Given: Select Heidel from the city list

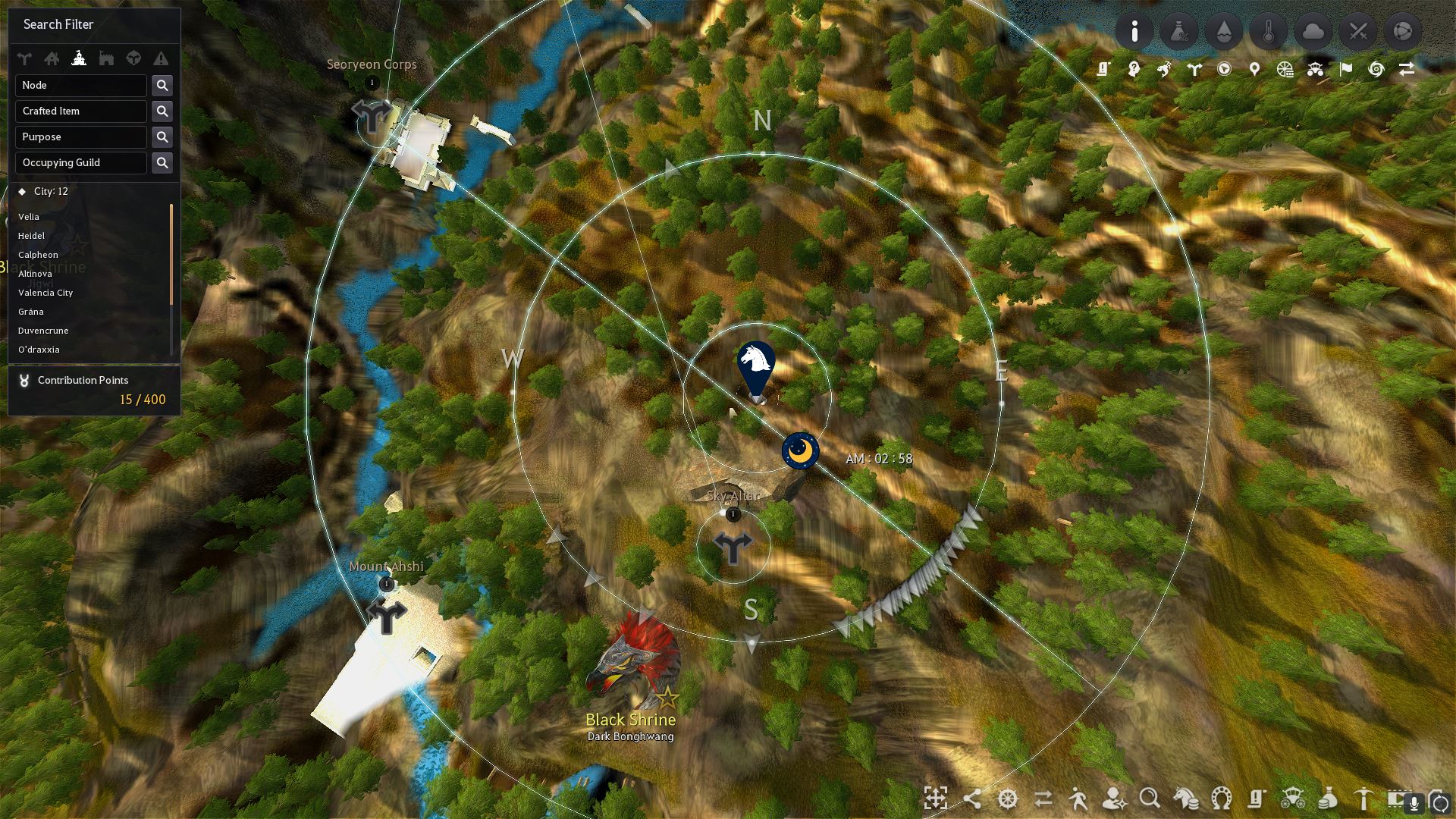Looking at the screenshot, I should point(32,236).
